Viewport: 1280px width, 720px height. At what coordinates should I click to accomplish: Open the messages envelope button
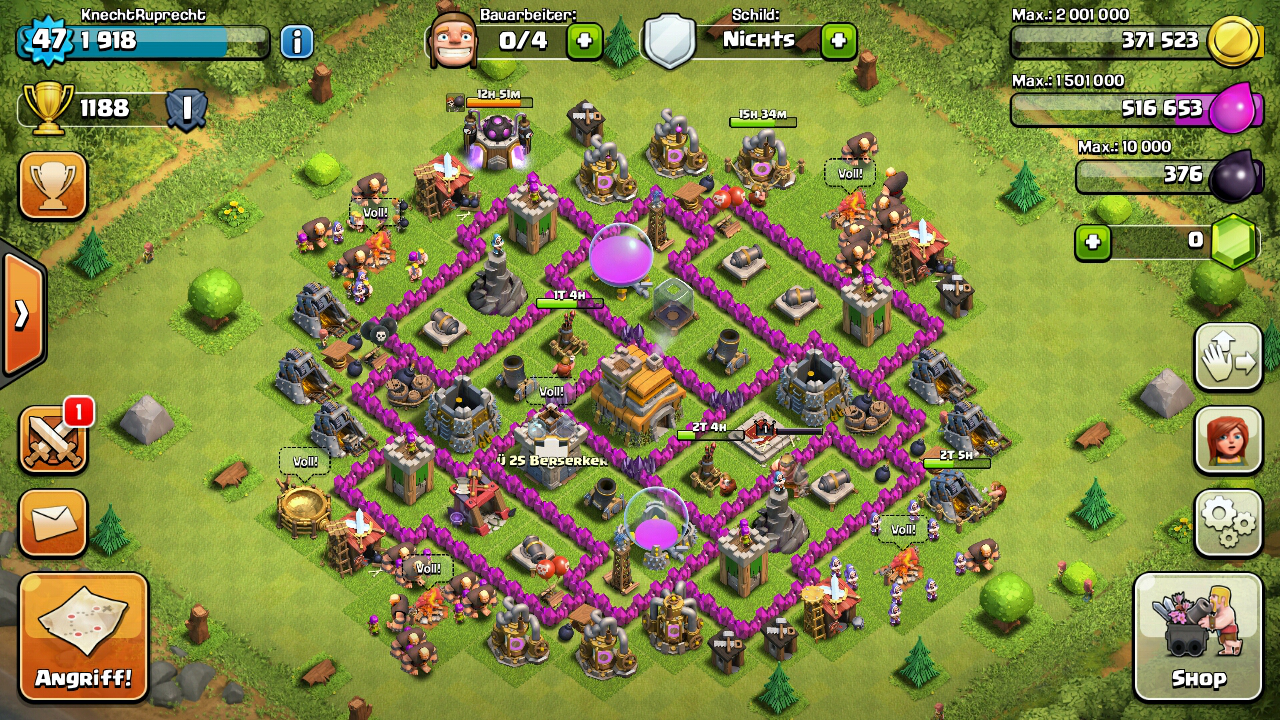click(53, 522)
